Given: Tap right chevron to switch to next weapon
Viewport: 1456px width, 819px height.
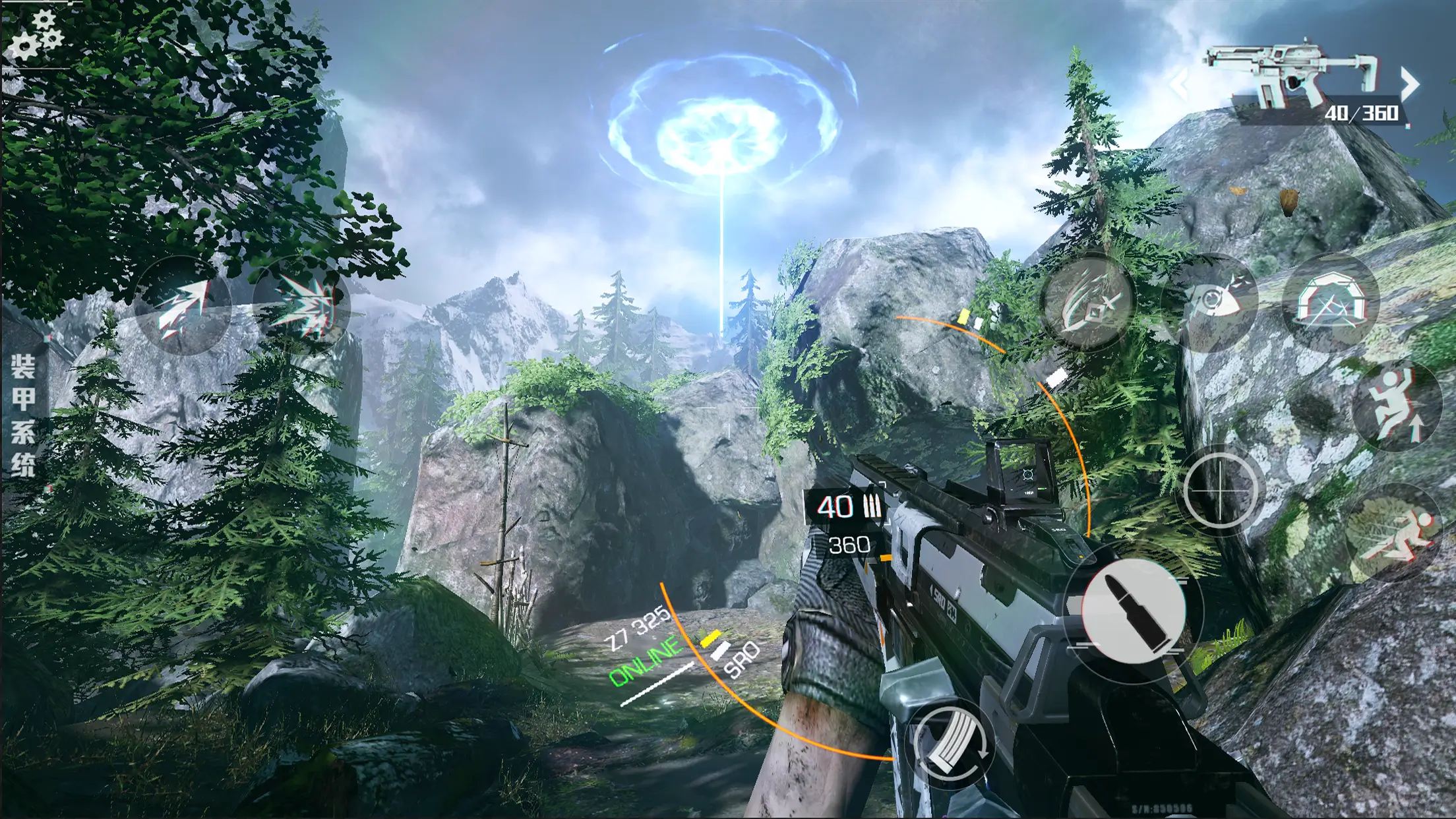Looking at the screenshot, I should point(1411,84).
